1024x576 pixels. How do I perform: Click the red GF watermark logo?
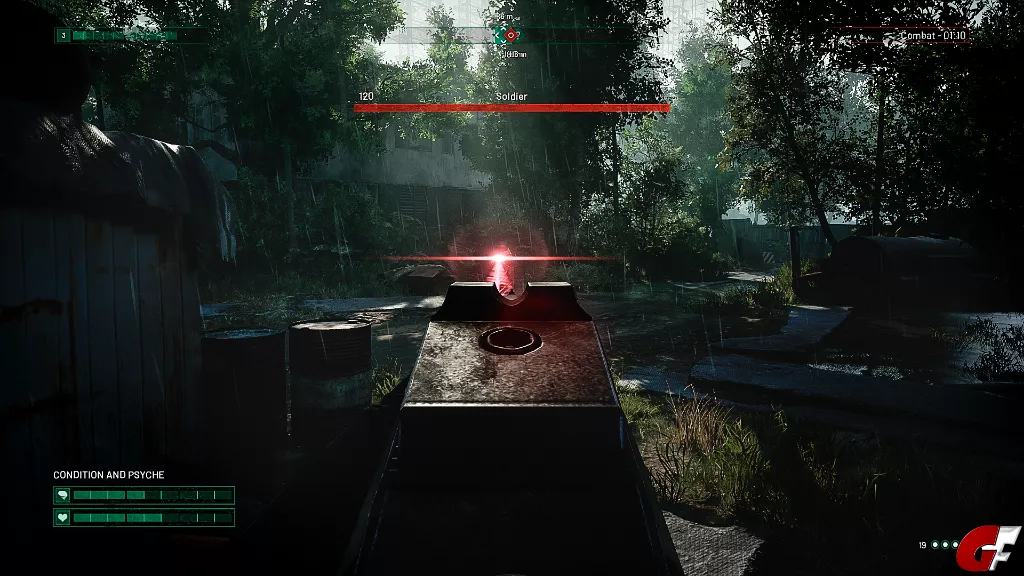[988, 548]
